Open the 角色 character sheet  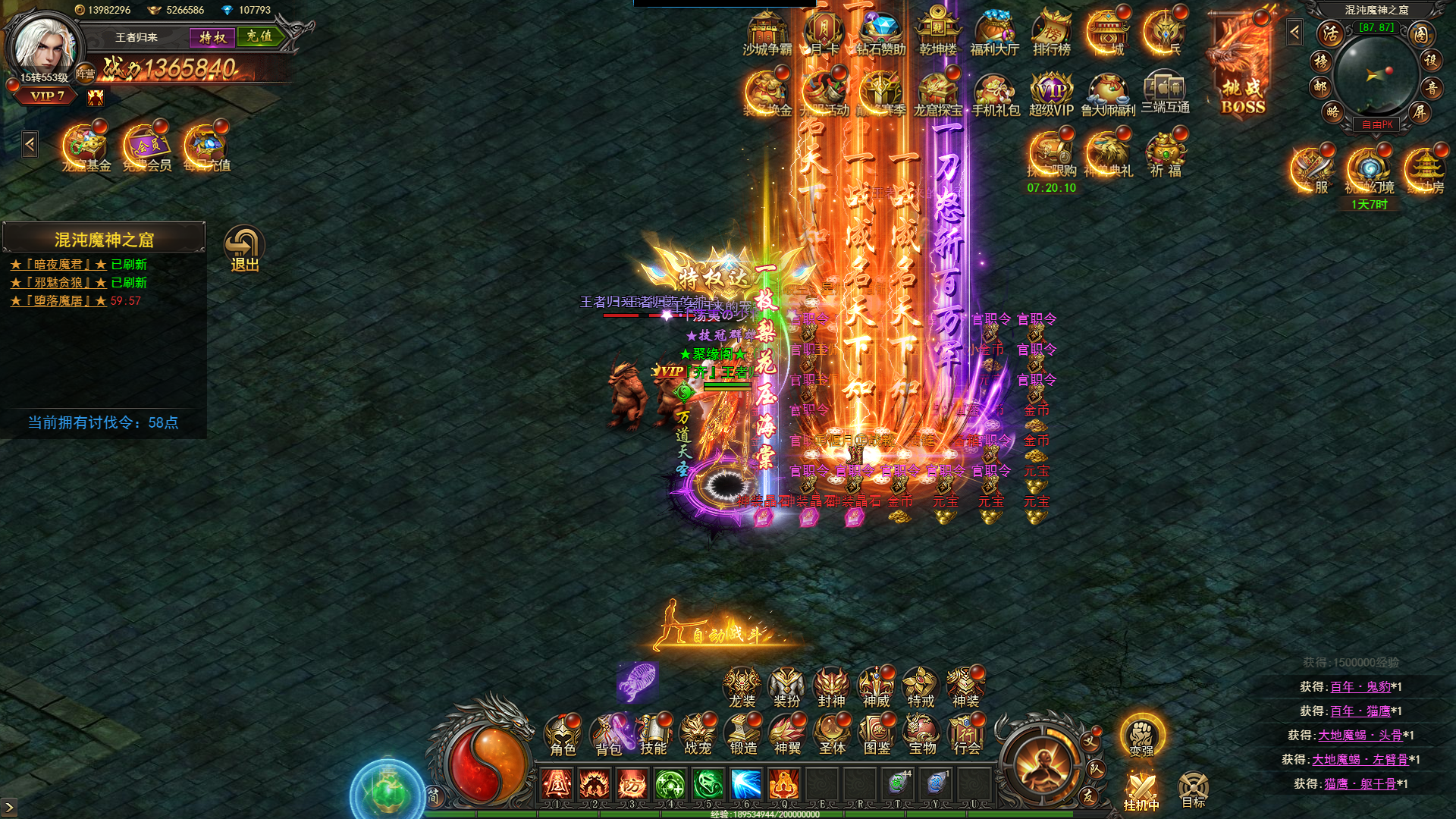563,736
